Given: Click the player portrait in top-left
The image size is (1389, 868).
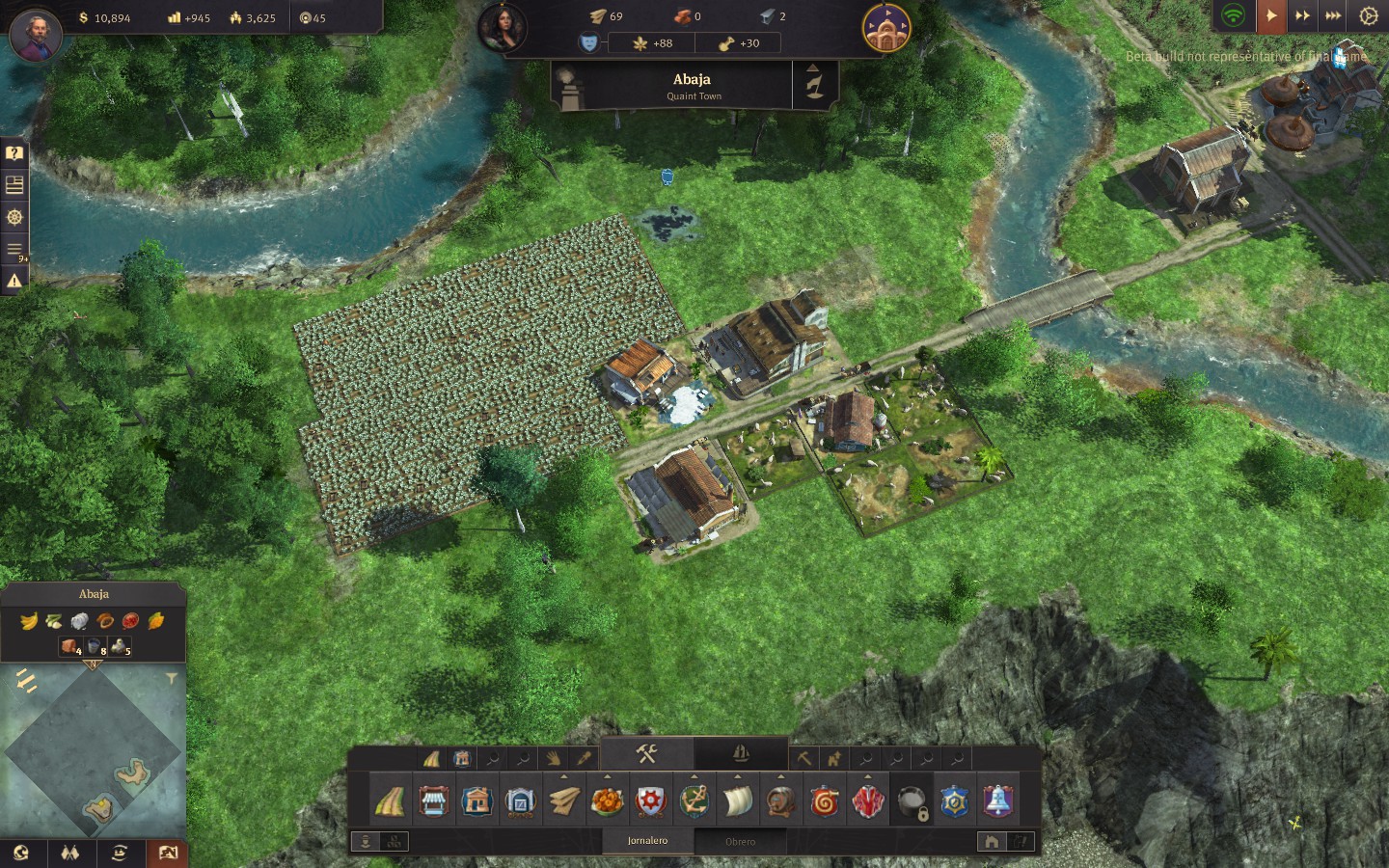Looking at the screenshot, I should [x=36, y=36].
